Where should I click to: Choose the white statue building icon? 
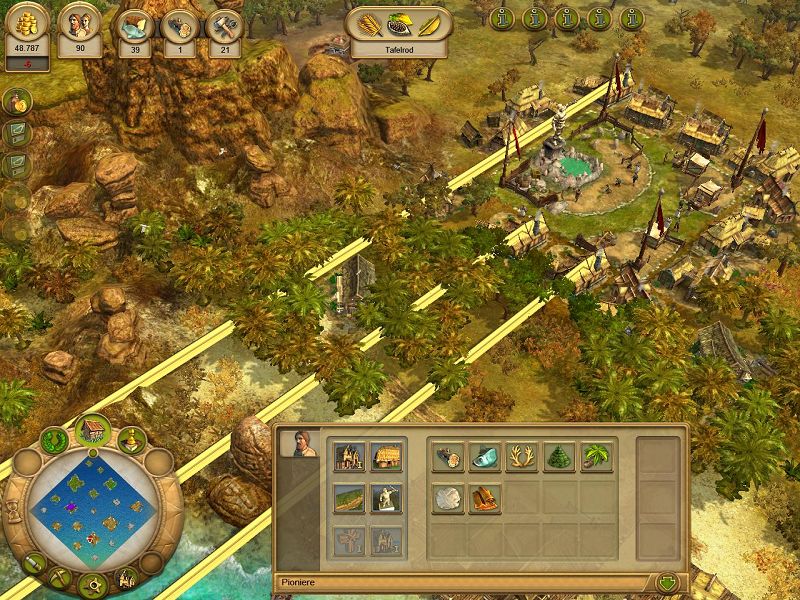point(386,498)
